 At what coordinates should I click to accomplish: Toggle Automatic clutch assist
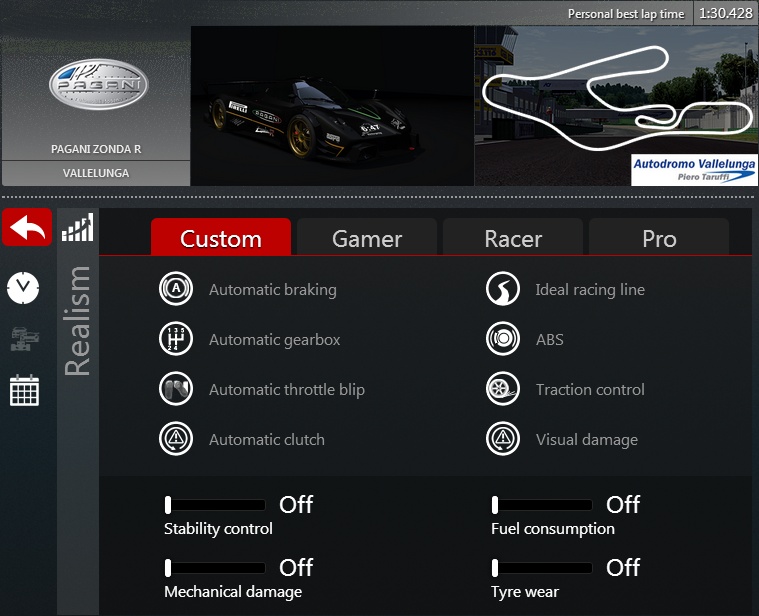click(176, 439)
